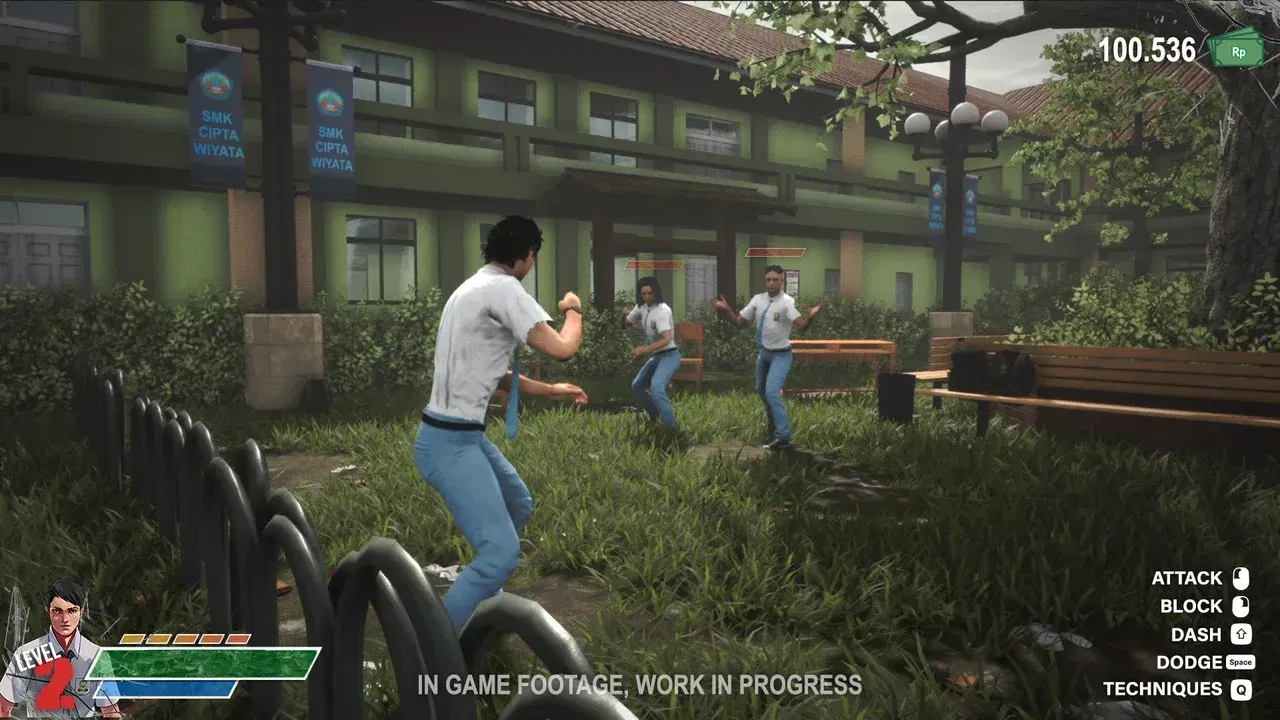Click the Shift key Dash icon
Image resolution: width=1280 pixels, height=720 pixels.
pyautogui.click(x=1240, y=634)
